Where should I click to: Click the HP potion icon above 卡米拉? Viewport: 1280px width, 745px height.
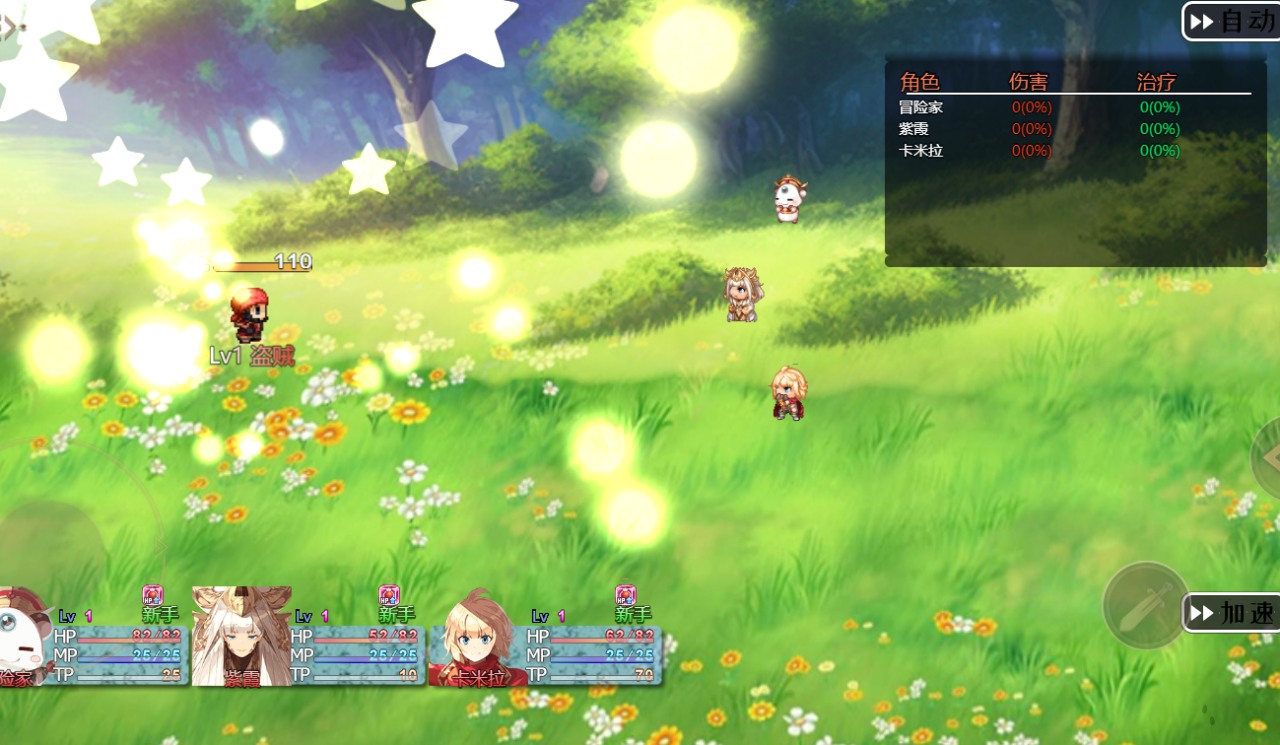click(628, 592)
